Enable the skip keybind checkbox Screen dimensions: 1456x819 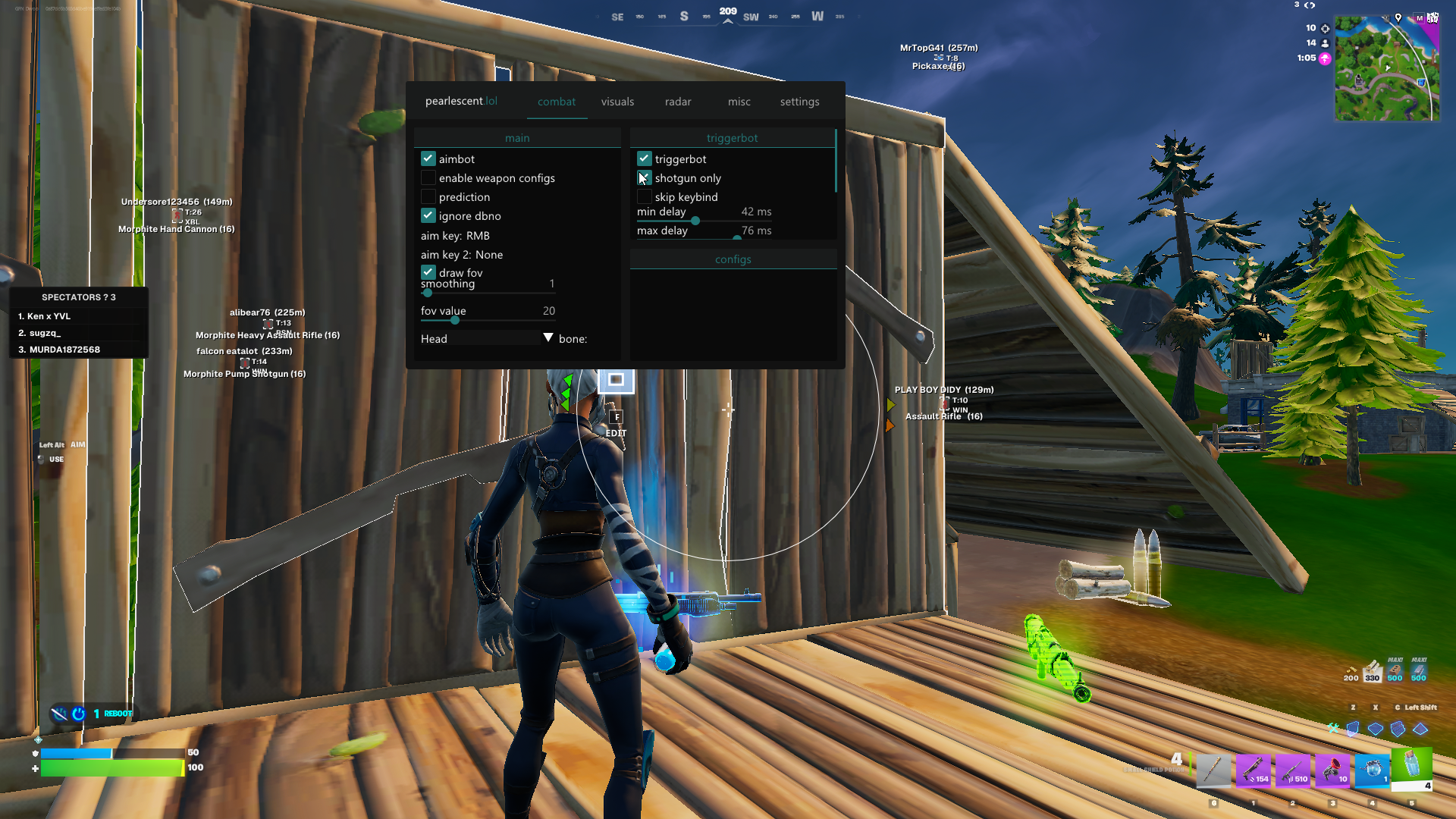[645, 196]
